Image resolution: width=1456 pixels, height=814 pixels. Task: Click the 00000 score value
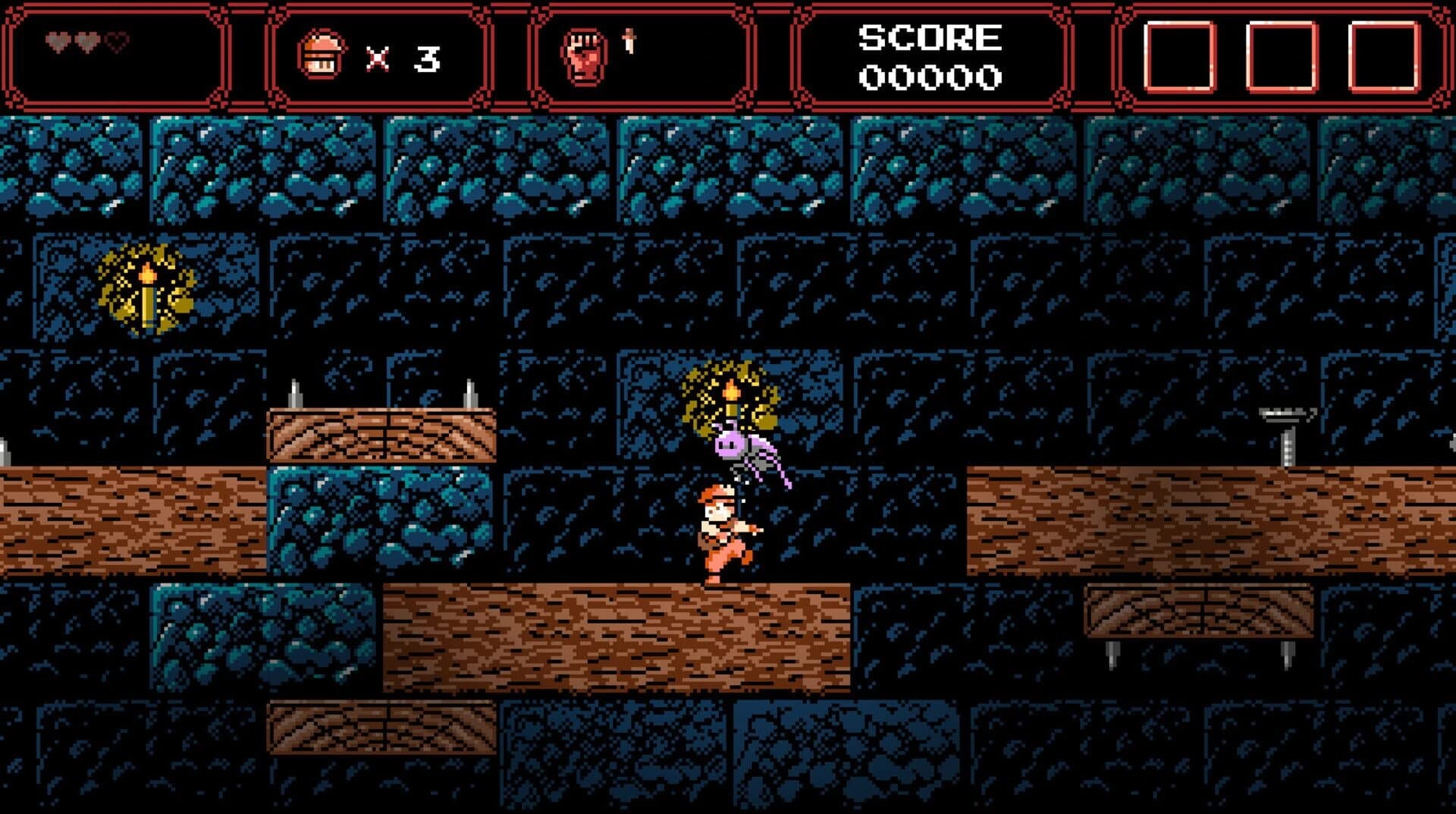(x=929, y=76)
